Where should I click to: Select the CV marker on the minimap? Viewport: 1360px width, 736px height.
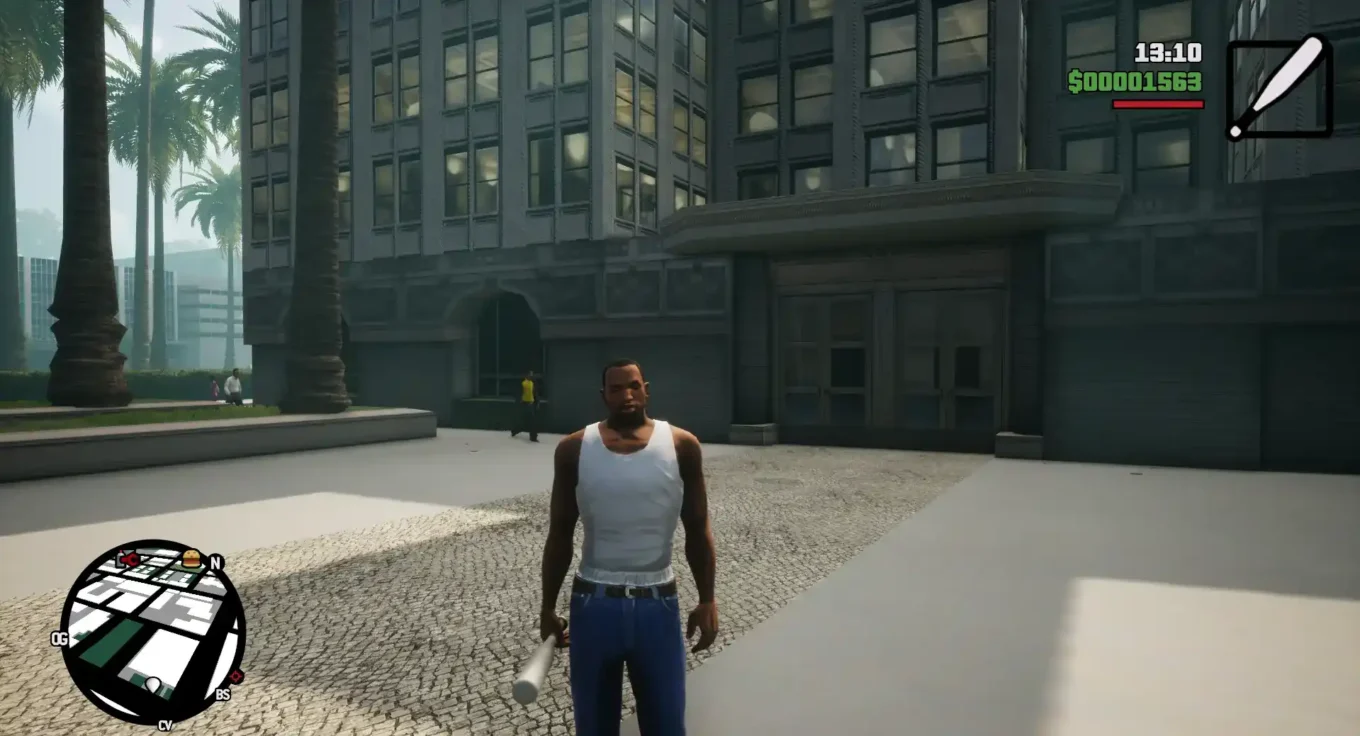(x=165, y=724)
